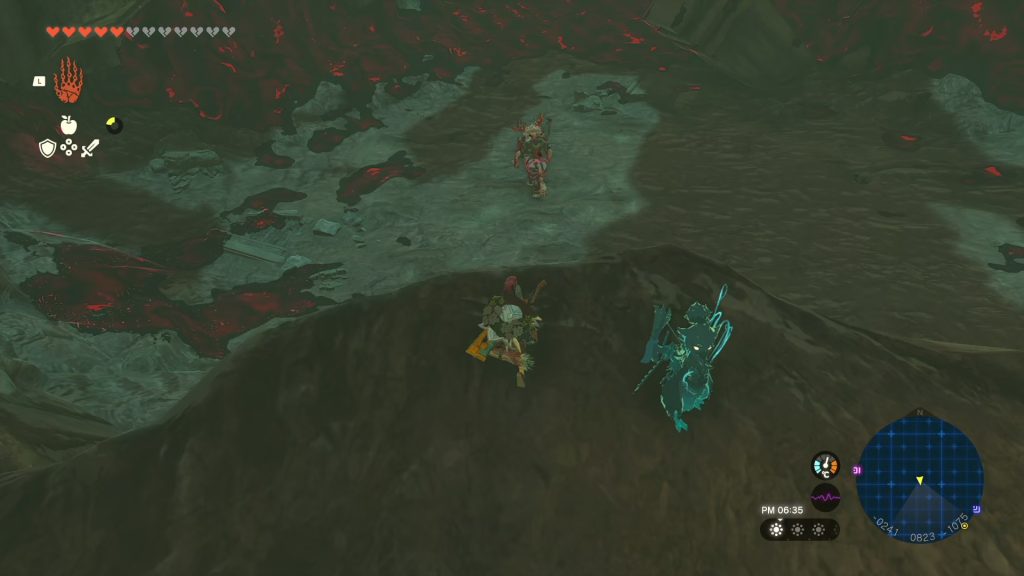The height and width of the screenshot is (576, 1024).
Task: Activate the red hand ability icon
Action: tap(68, 81)
